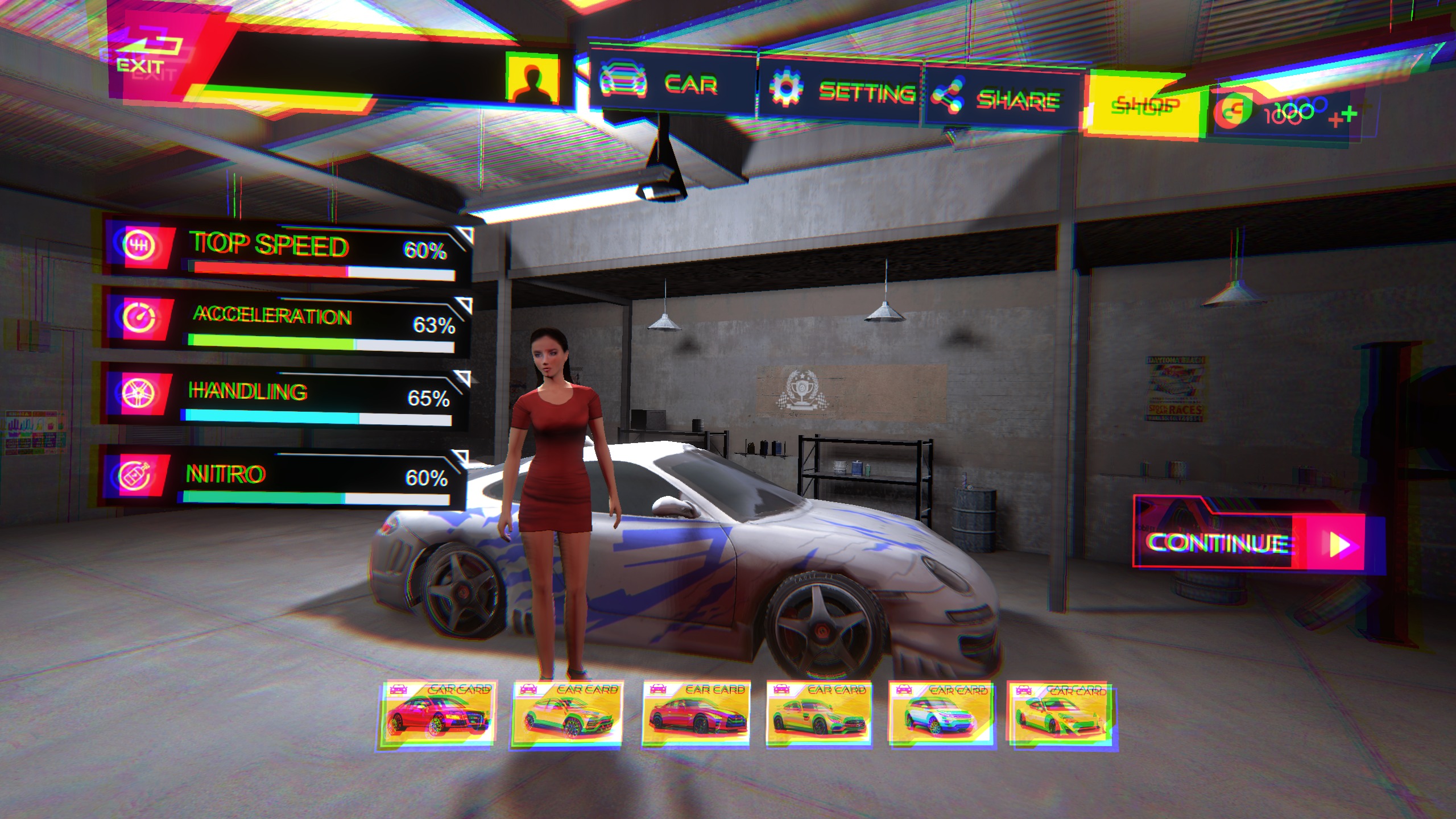Select the HANDLING stat panel

pyautogui.click(x=287, y=398)
